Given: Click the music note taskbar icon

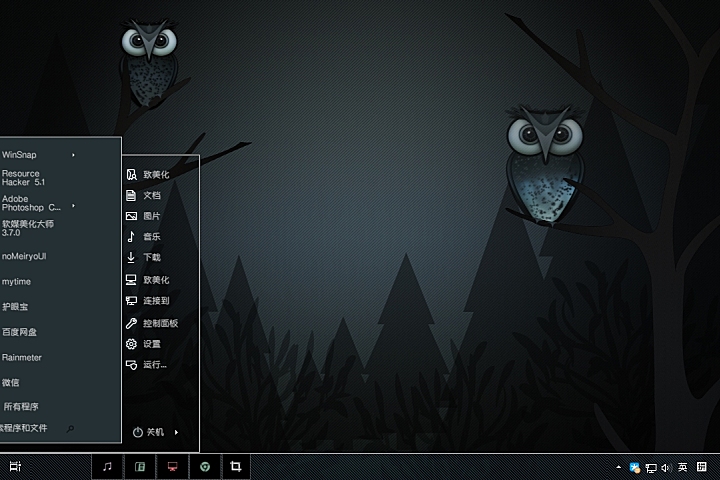Looking at the screenshot, I should [x=107, y=467].
